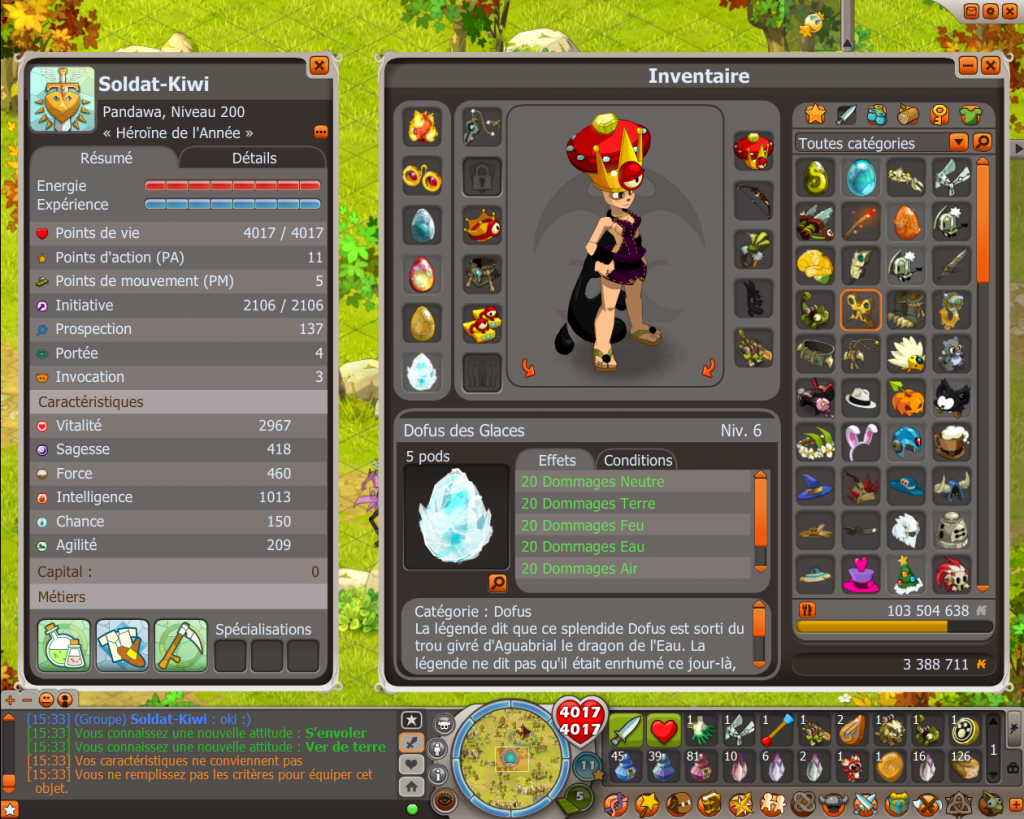Click the inventory search magnifier button

[x=982, y=142]
